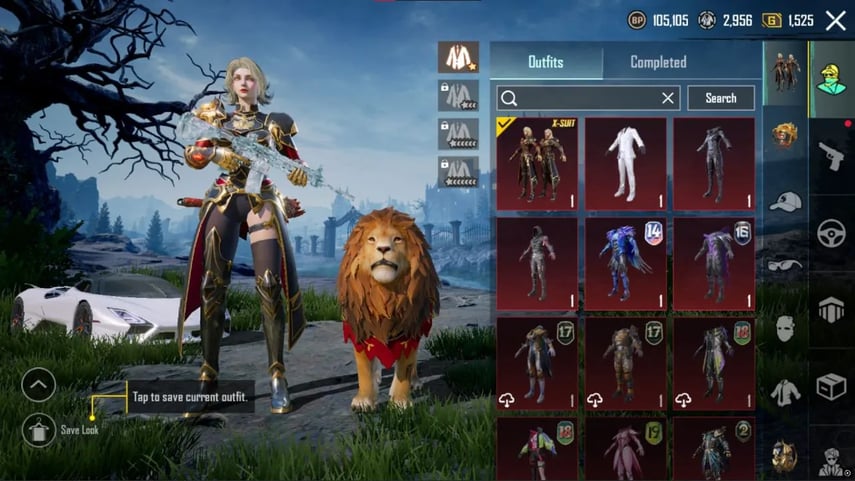
Task: Select the purple outfit marked 16
Action: 713,263
